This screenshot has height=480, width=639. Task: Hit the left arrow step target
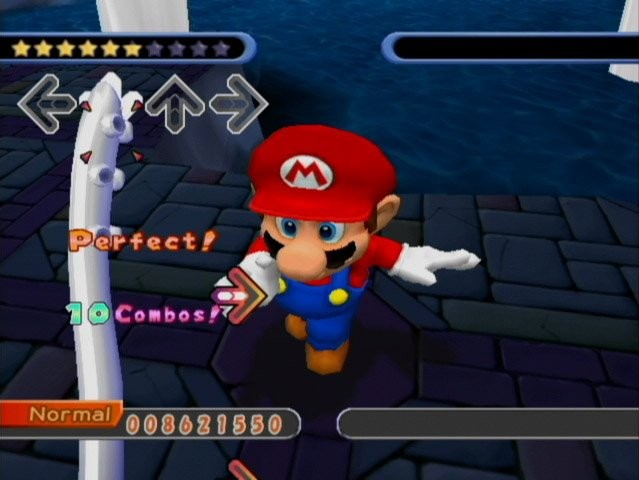coord(47,103)
